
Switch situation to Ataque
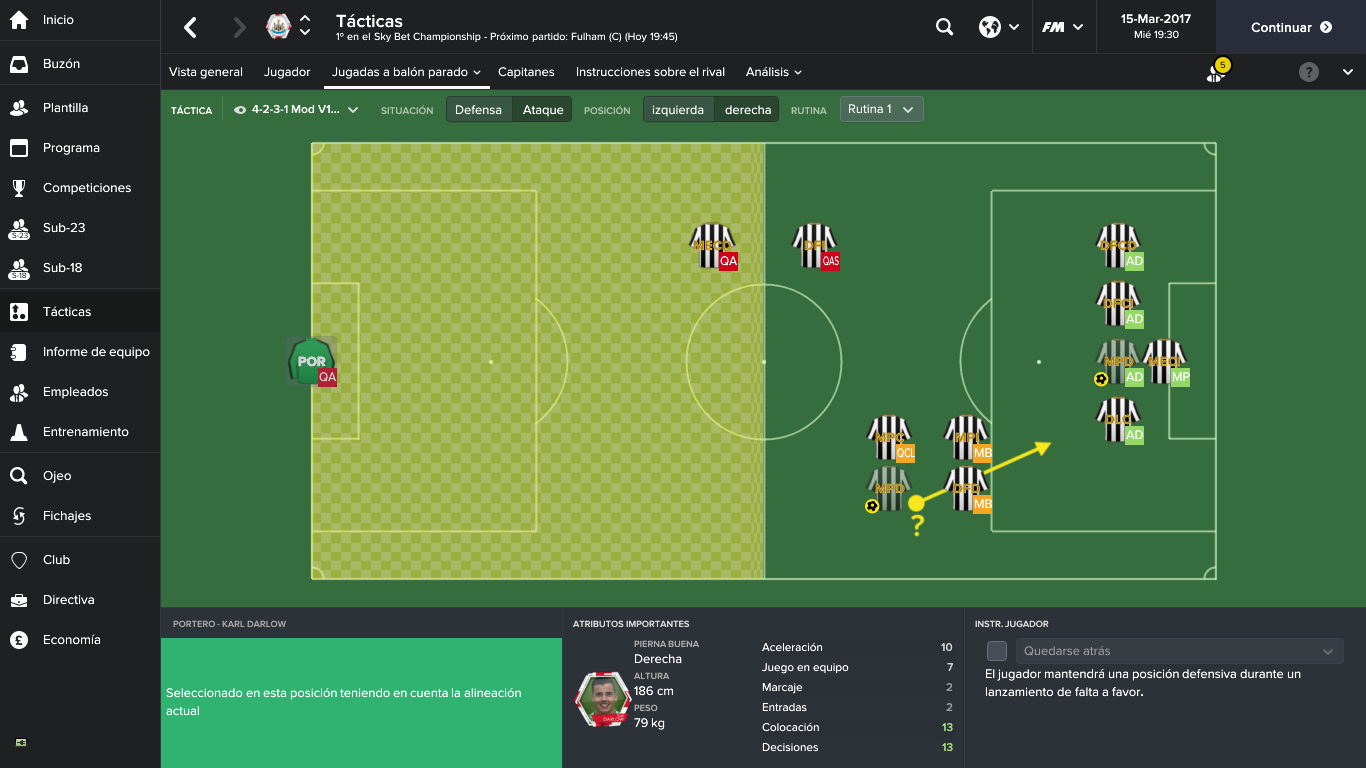tap(543, 110)
